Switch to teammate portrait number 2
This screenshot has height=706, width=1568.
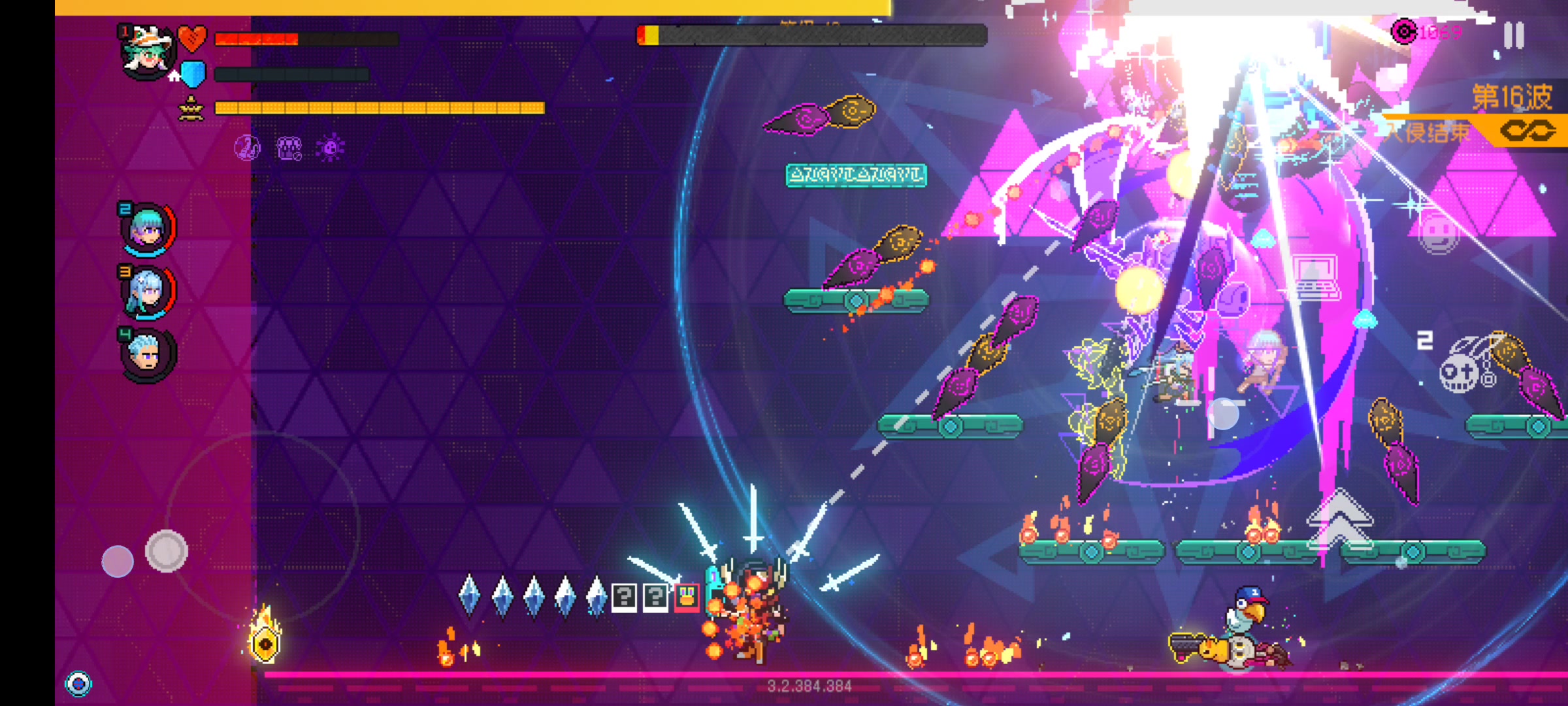point(148,229)
